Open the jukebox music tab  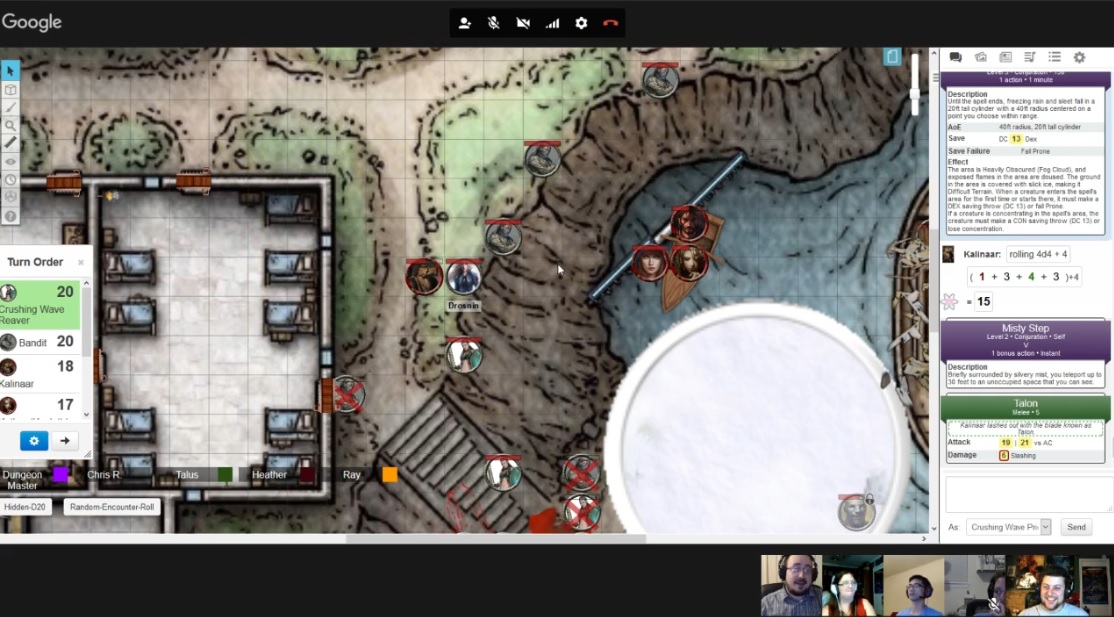1030,58
